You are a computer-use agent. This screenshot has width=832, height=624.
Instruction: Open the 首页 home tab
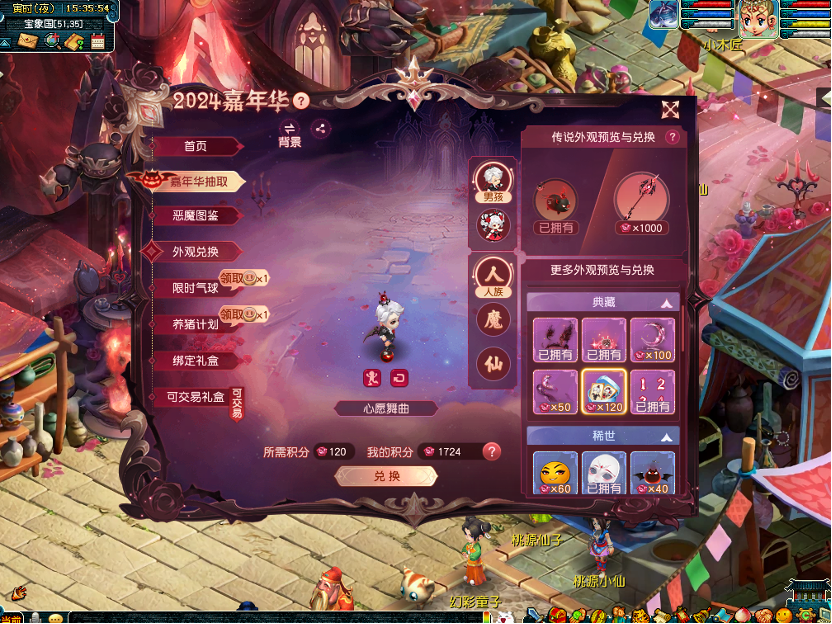(196, 146)
